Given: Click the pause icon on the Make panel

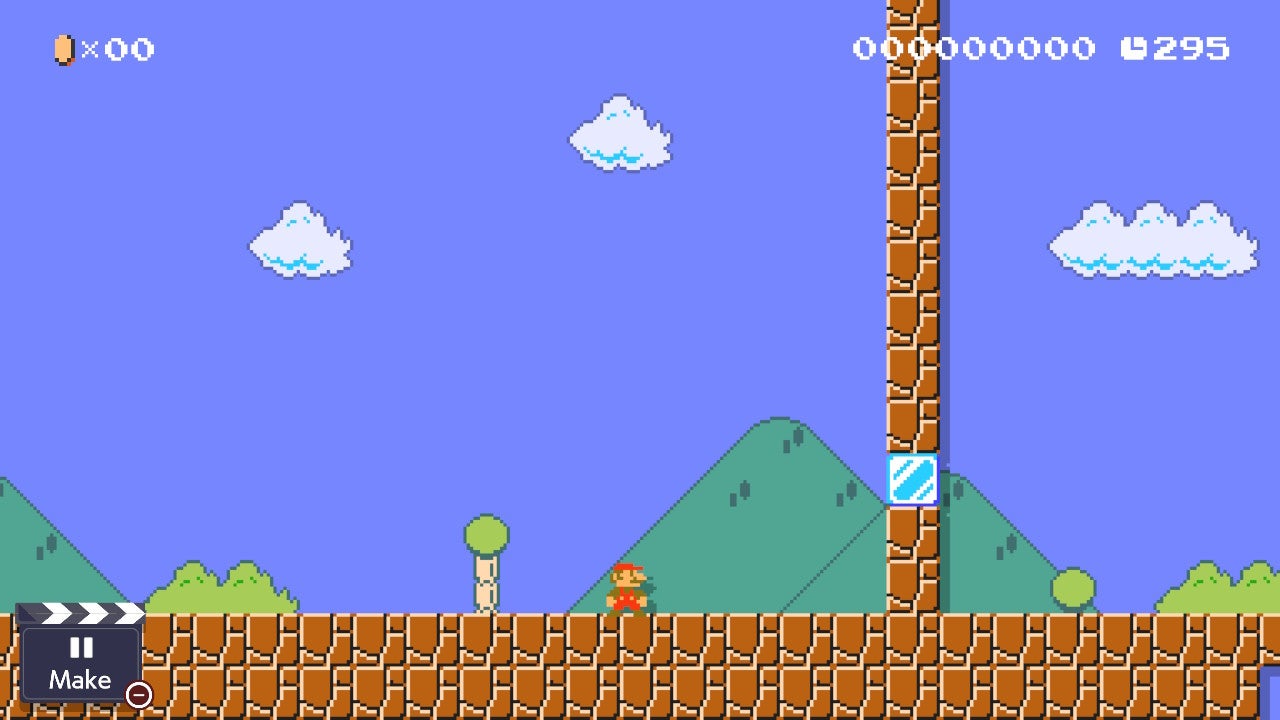Looking at the screenshot, I should click(x=82, y=648).
